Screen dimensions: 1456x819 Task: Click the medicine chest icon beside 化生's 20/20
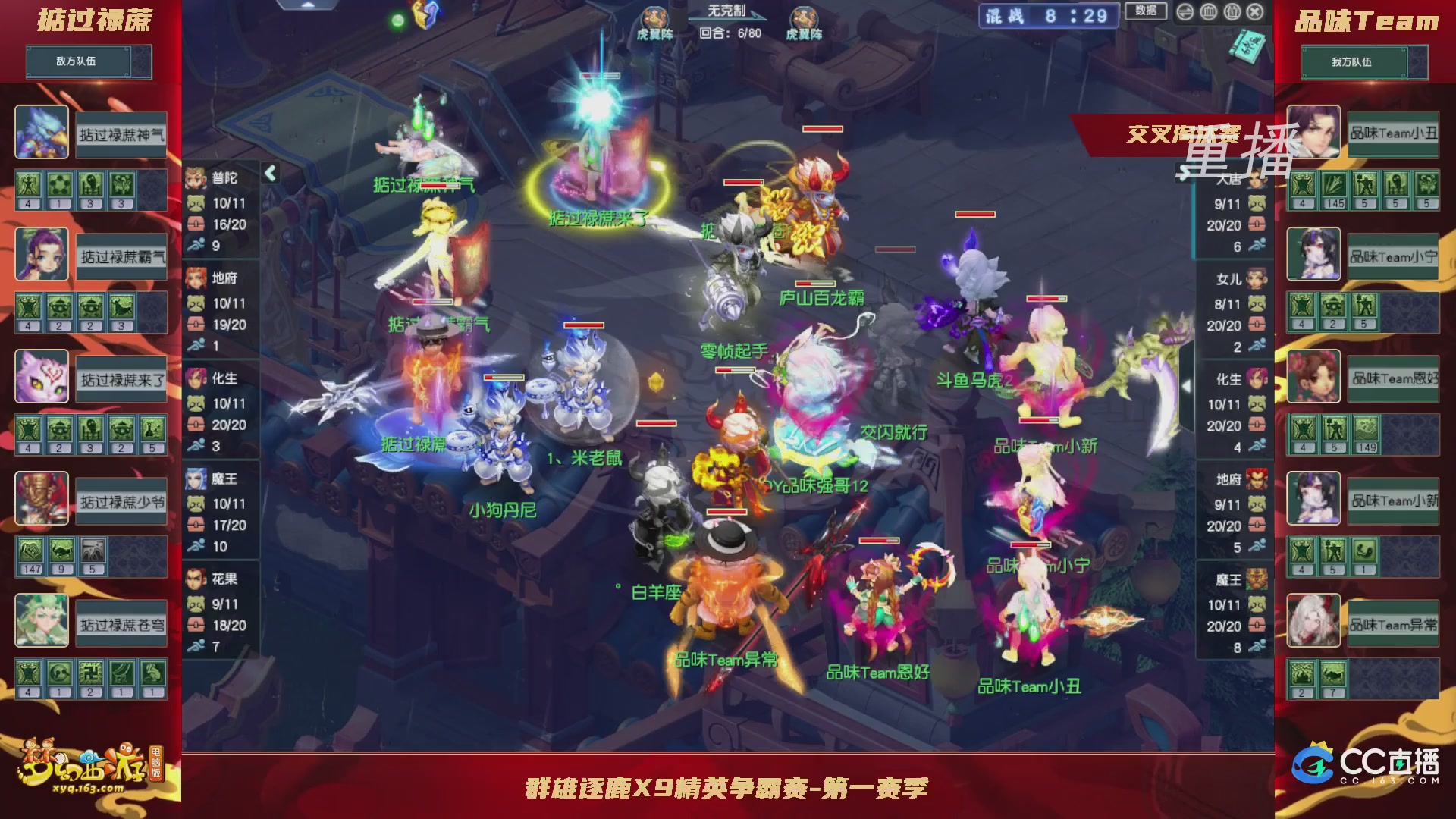click(x=196, y=425)
